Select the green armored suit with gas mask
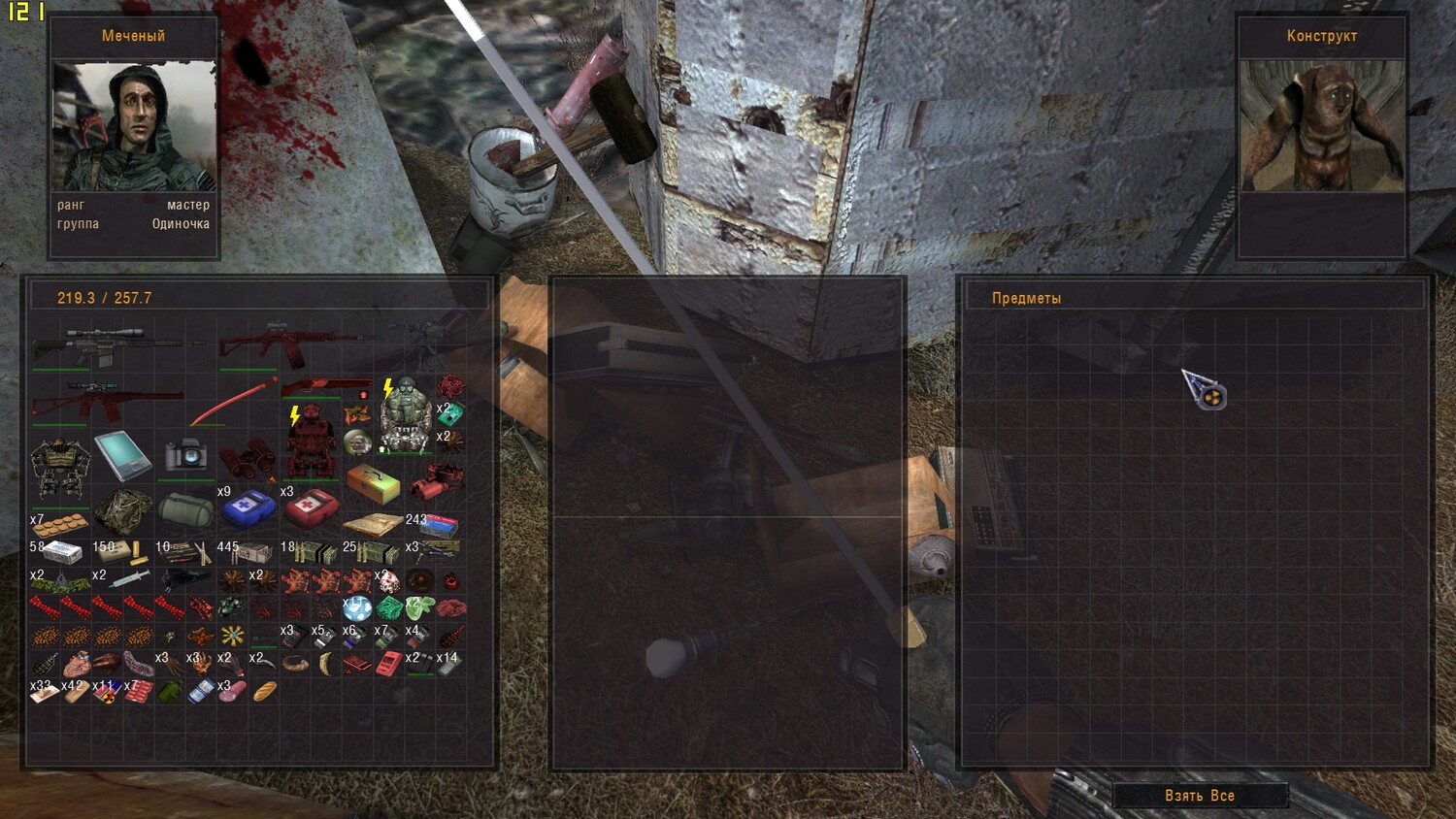Screen dimensions: 1456x819 point(404,415)
